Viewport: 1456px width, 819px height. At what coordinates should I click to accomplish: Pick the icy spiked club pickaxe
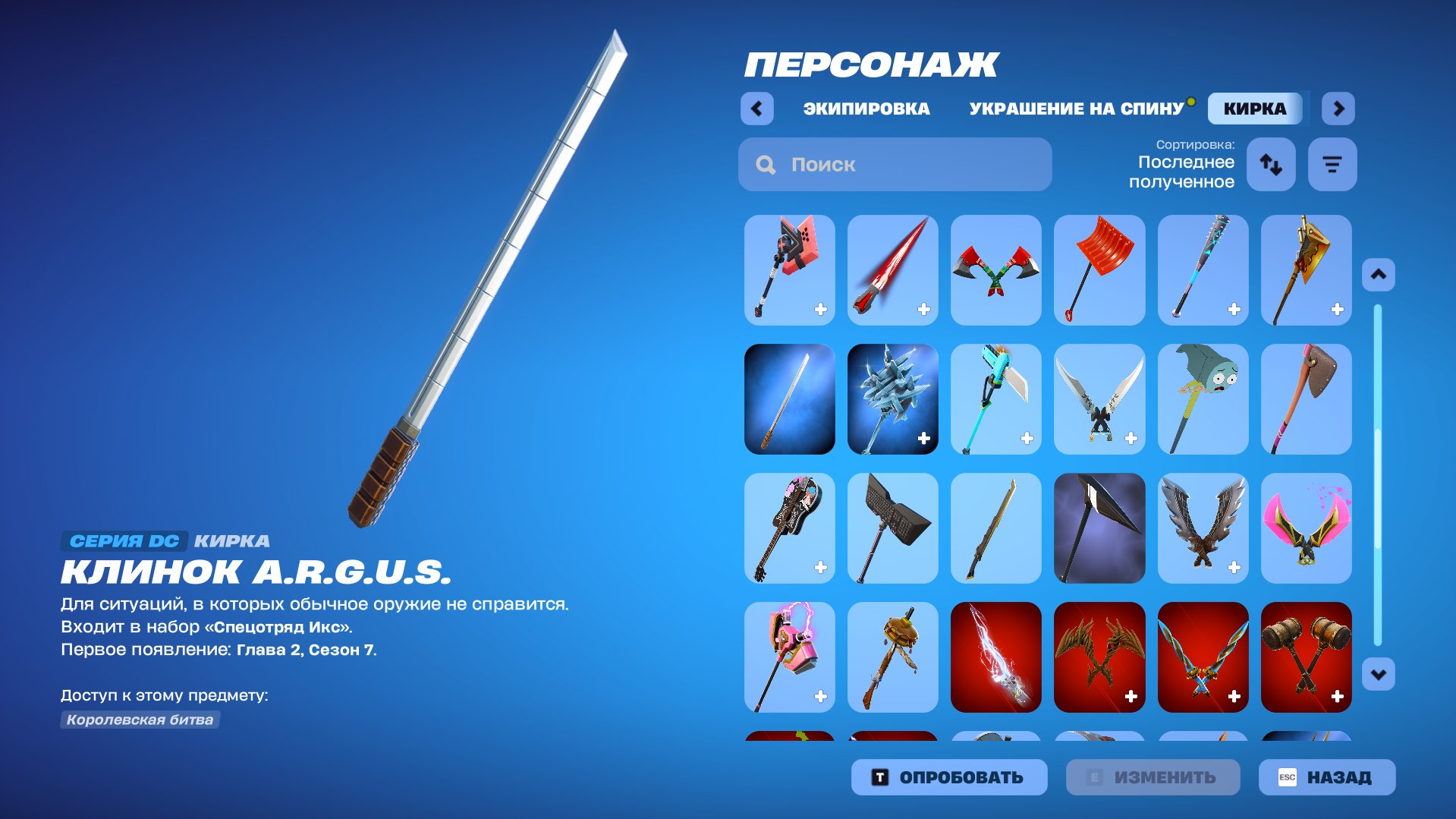(892, 399)
